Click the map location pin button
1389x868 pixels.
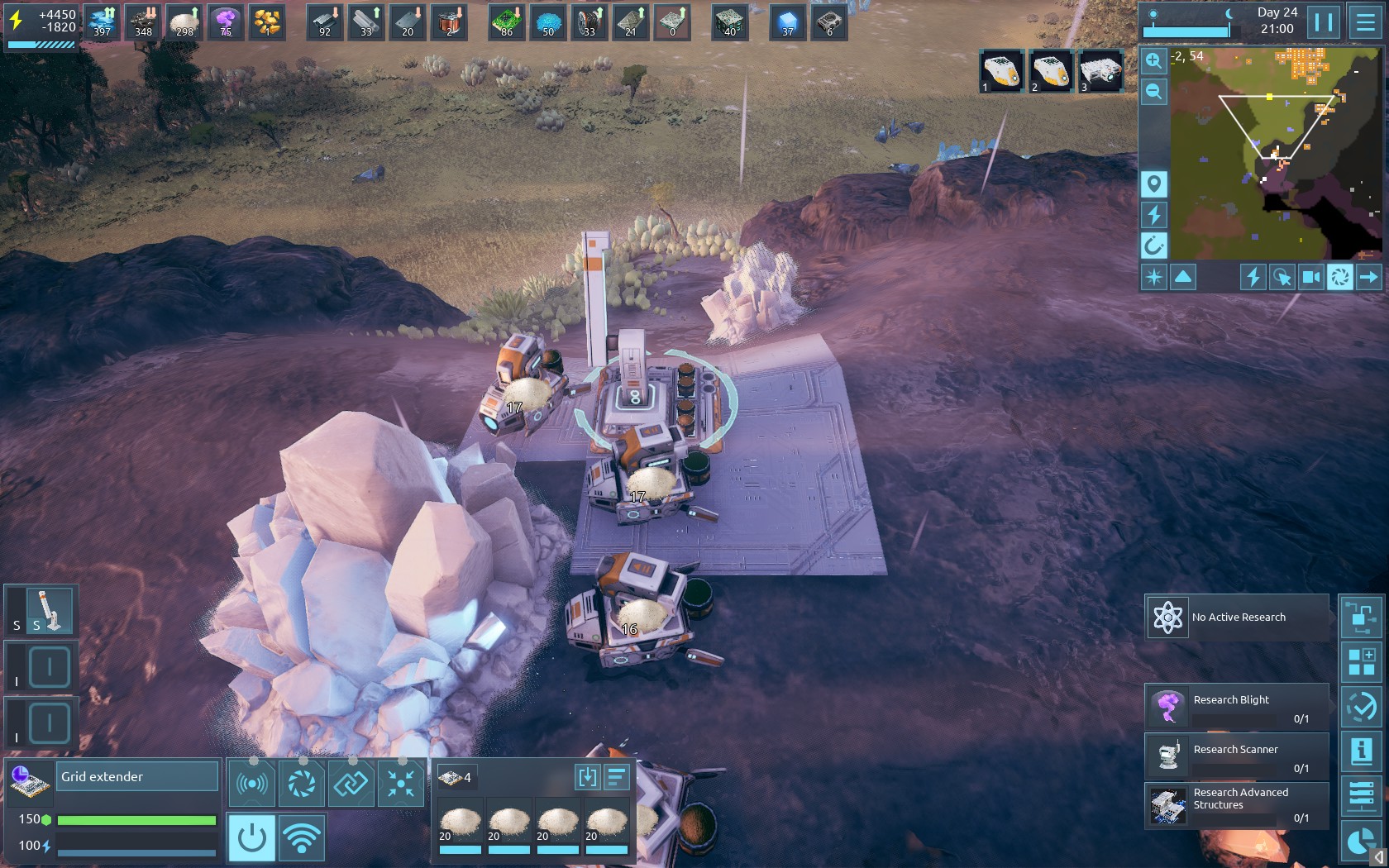(1154, 184)
